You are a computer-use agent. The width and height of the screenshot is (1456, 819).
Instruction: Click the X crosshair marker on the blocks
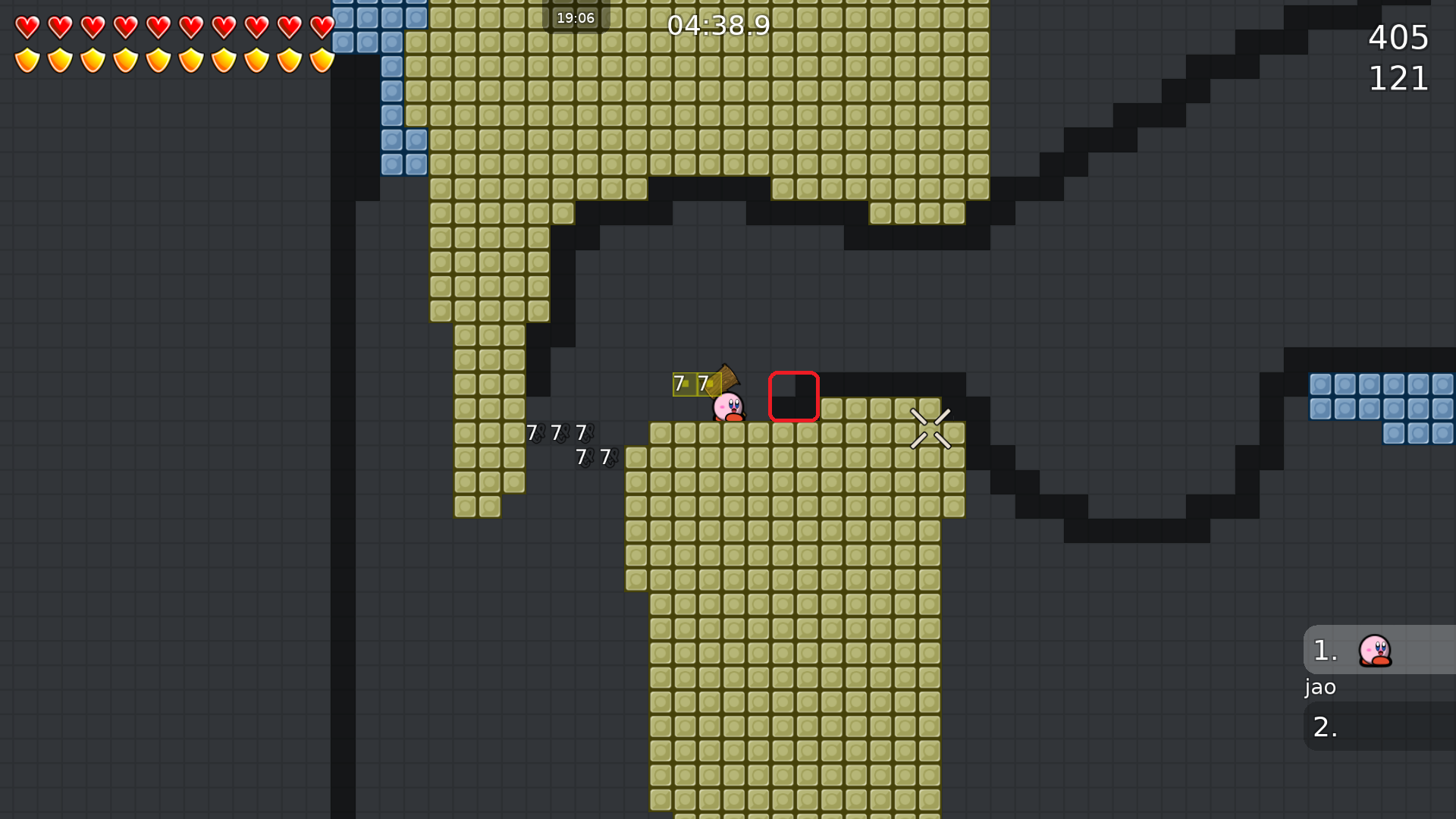pos(931,428)
